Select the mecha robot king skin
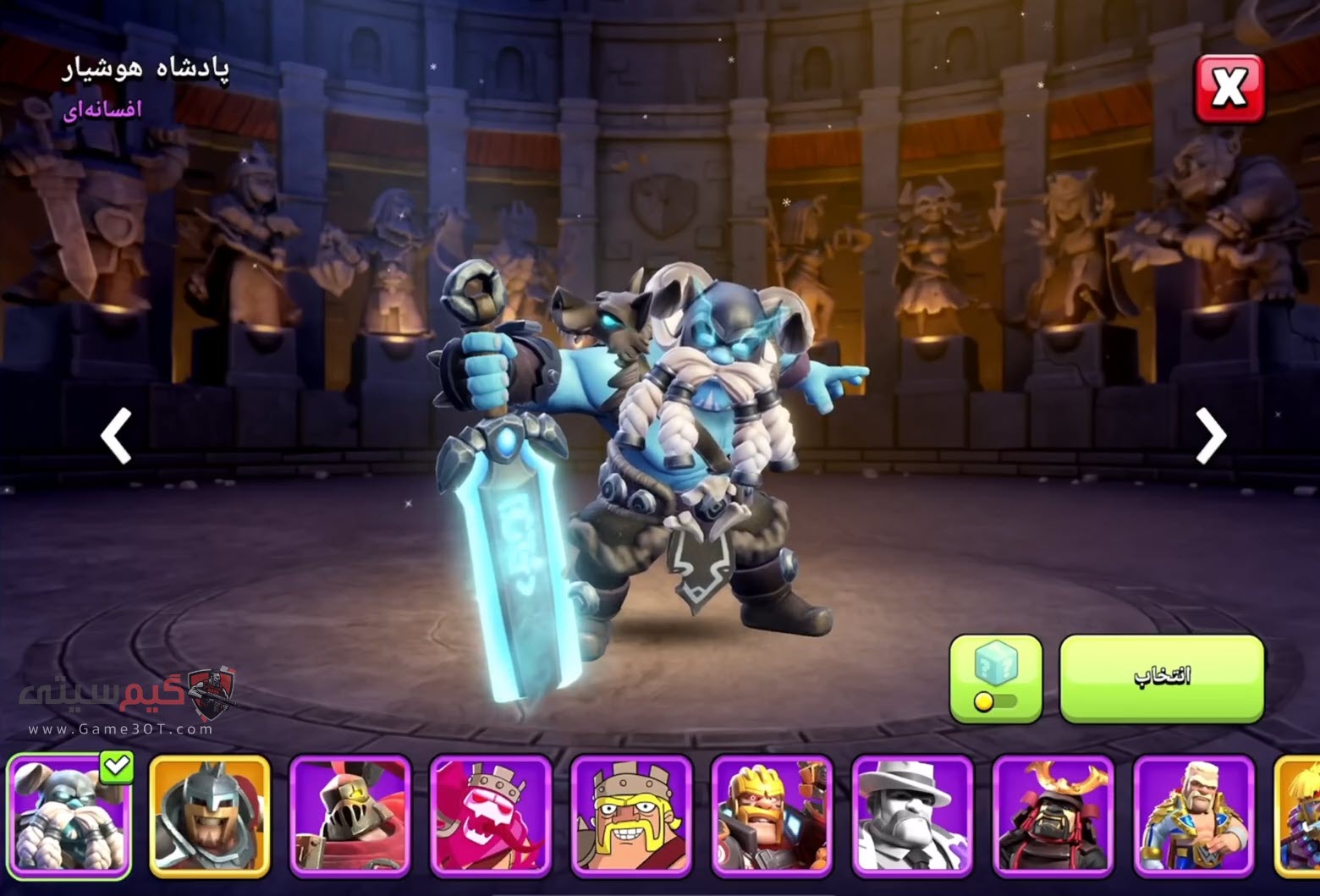Screen dimensions: 1320x896 pyautogui.click(x=772, y=816)
